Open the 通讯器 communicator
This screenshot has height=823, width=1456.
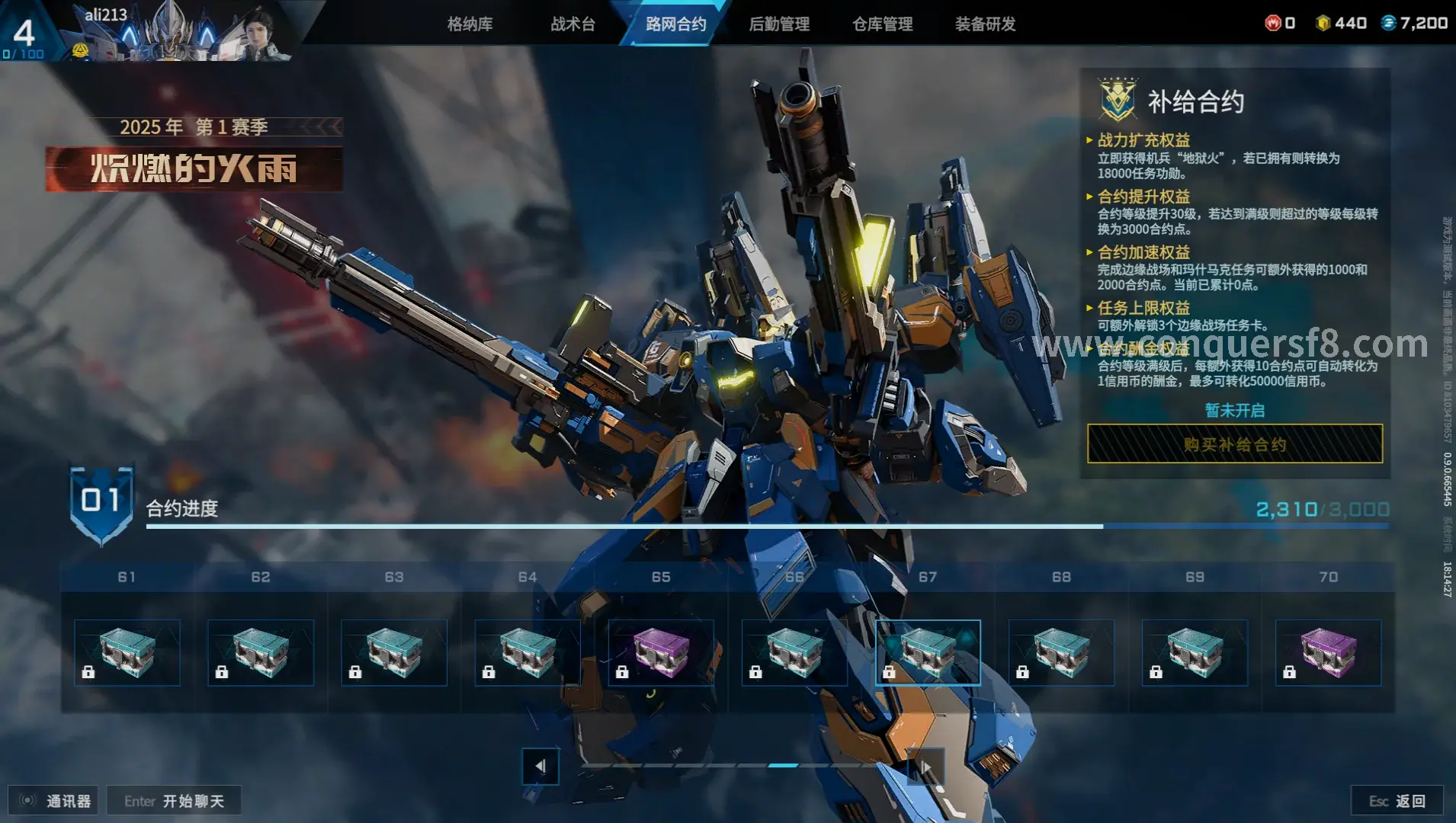click(53, 801)
